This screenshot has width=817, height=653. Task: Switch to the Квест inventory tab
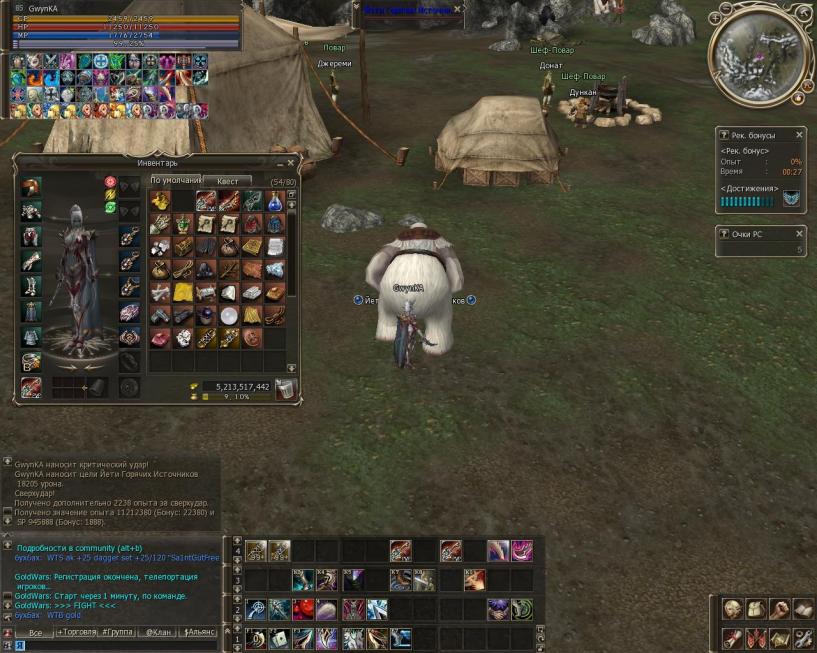tap(227, 181)
